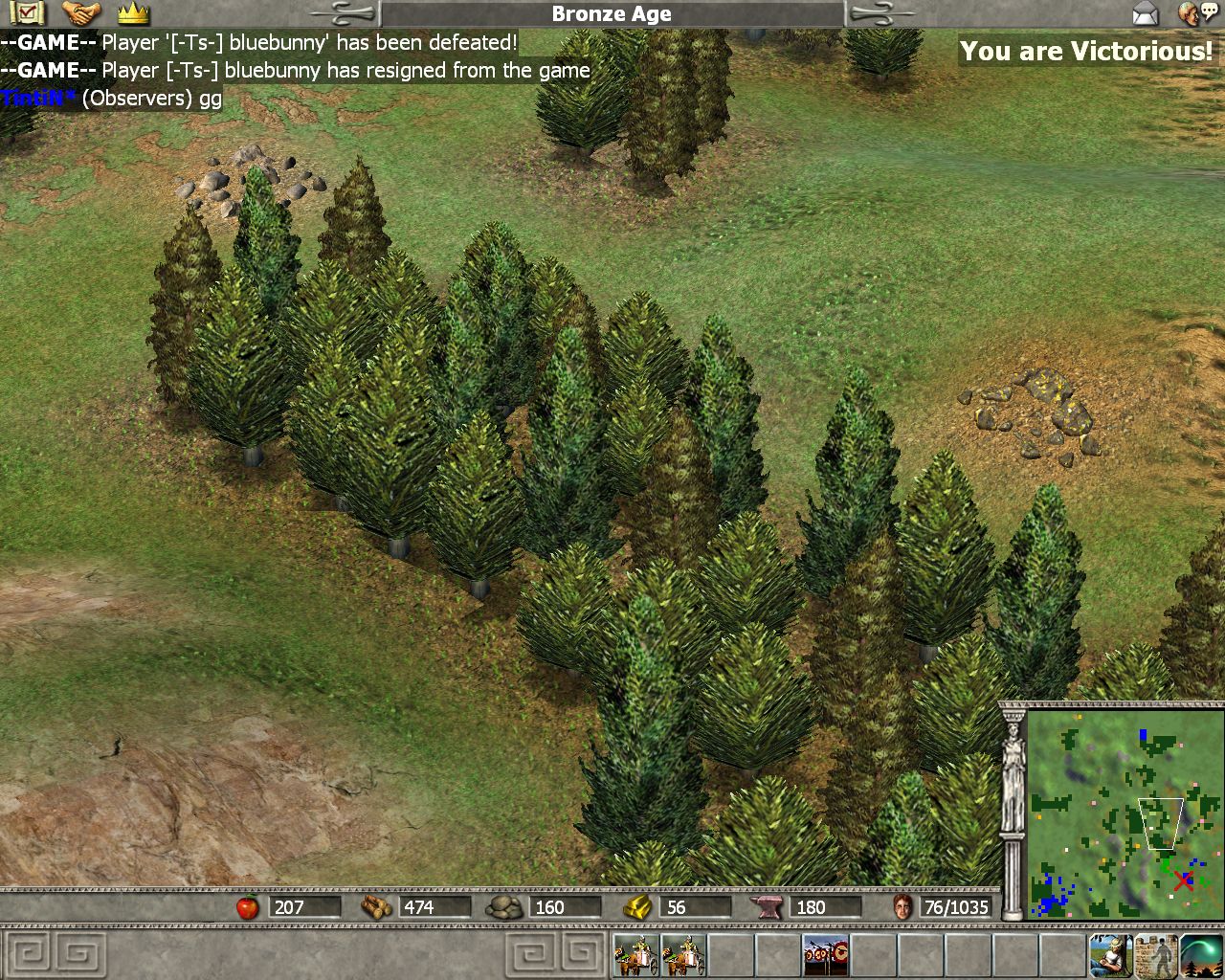1225x980 pixels.
Task: Click the minimap to move the camera
Action: tap(1125, 814)
